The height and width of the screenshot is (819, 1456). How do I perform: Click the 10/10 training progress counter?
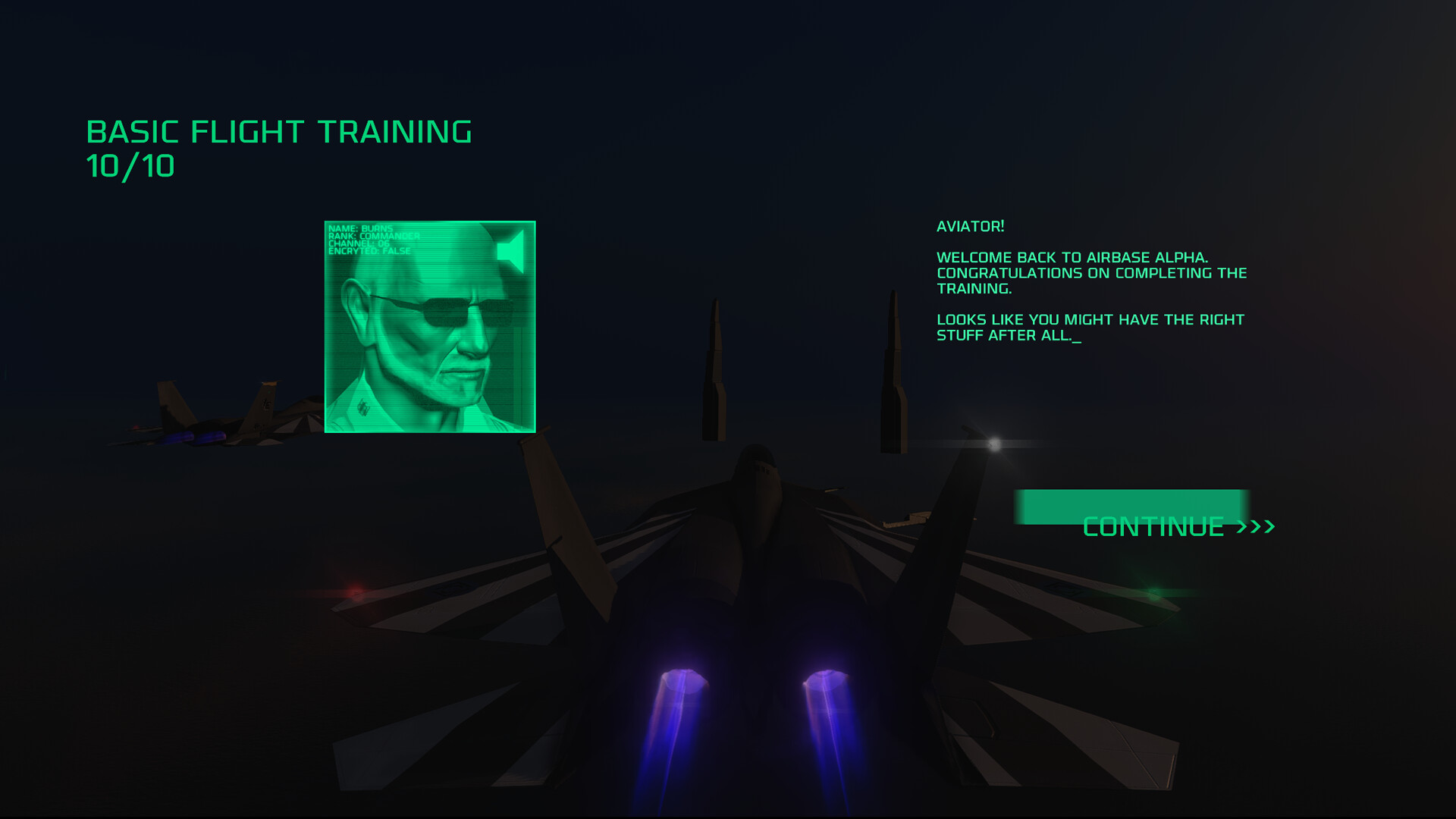pos(130,165)
